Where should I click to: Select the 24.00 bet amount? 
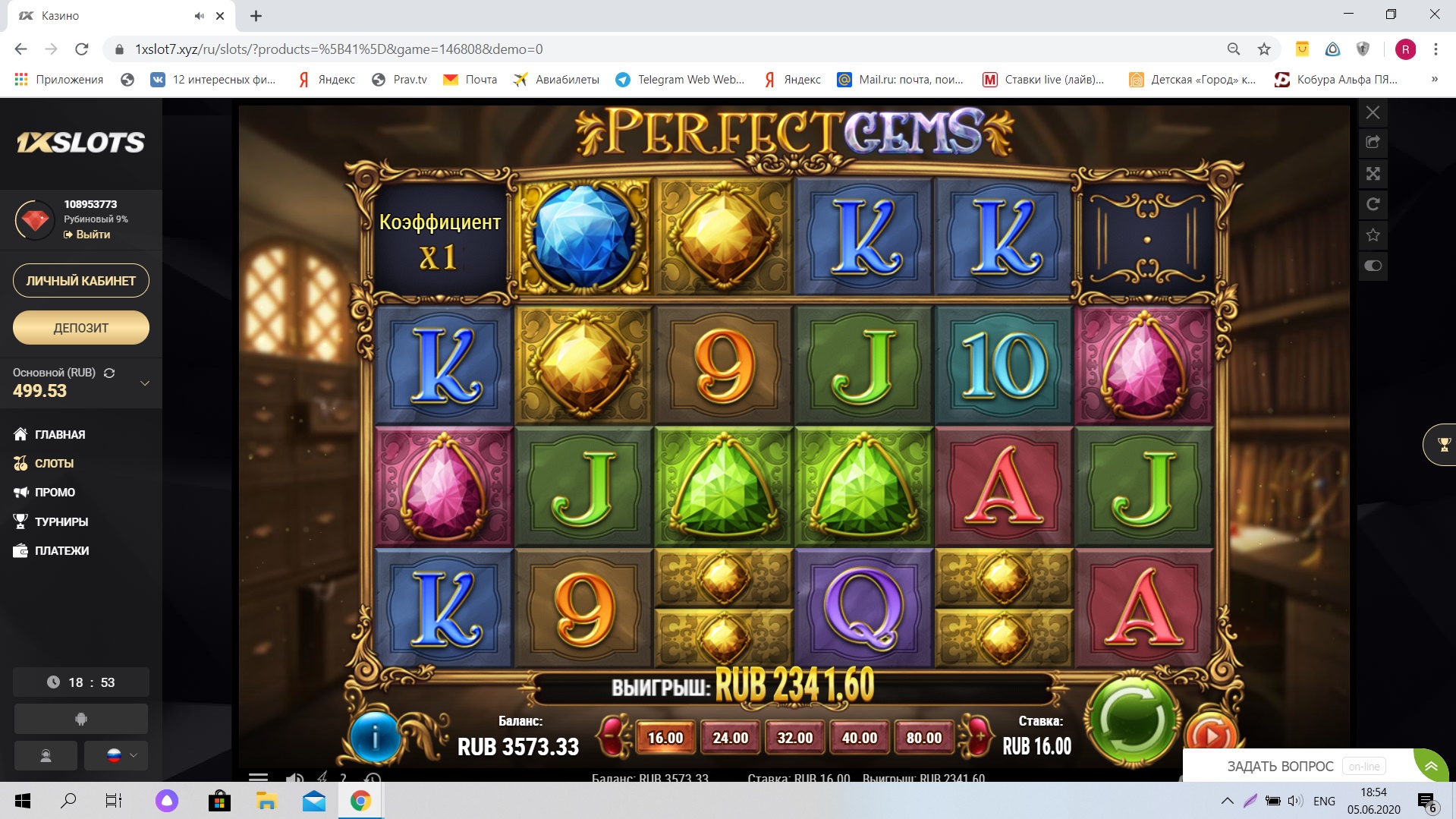(730, 738)
